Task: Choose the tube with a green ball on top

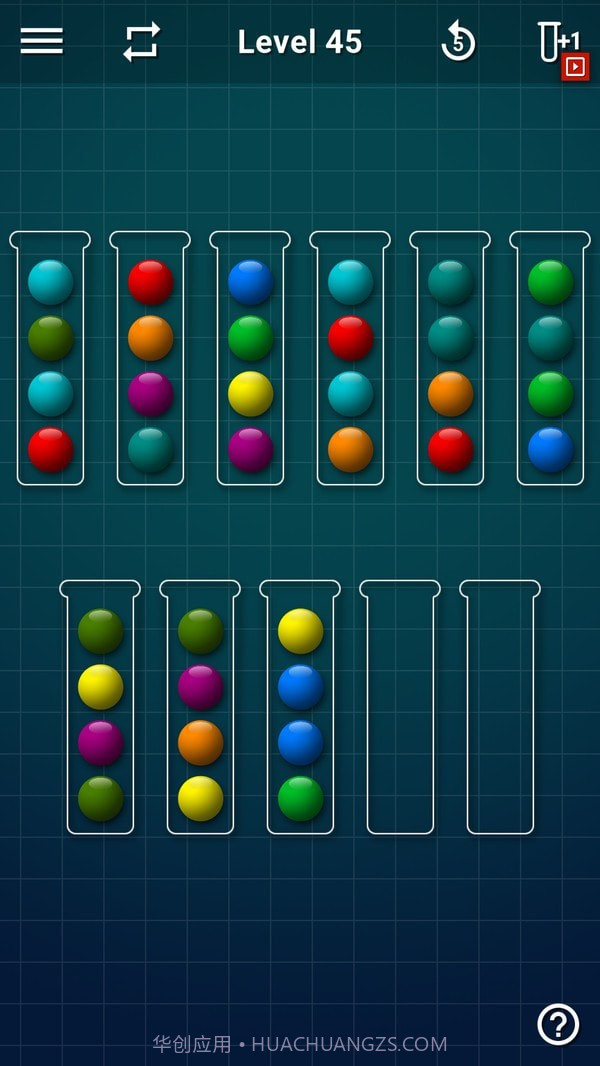Action: pyautogui.click(x=550, y=360)
